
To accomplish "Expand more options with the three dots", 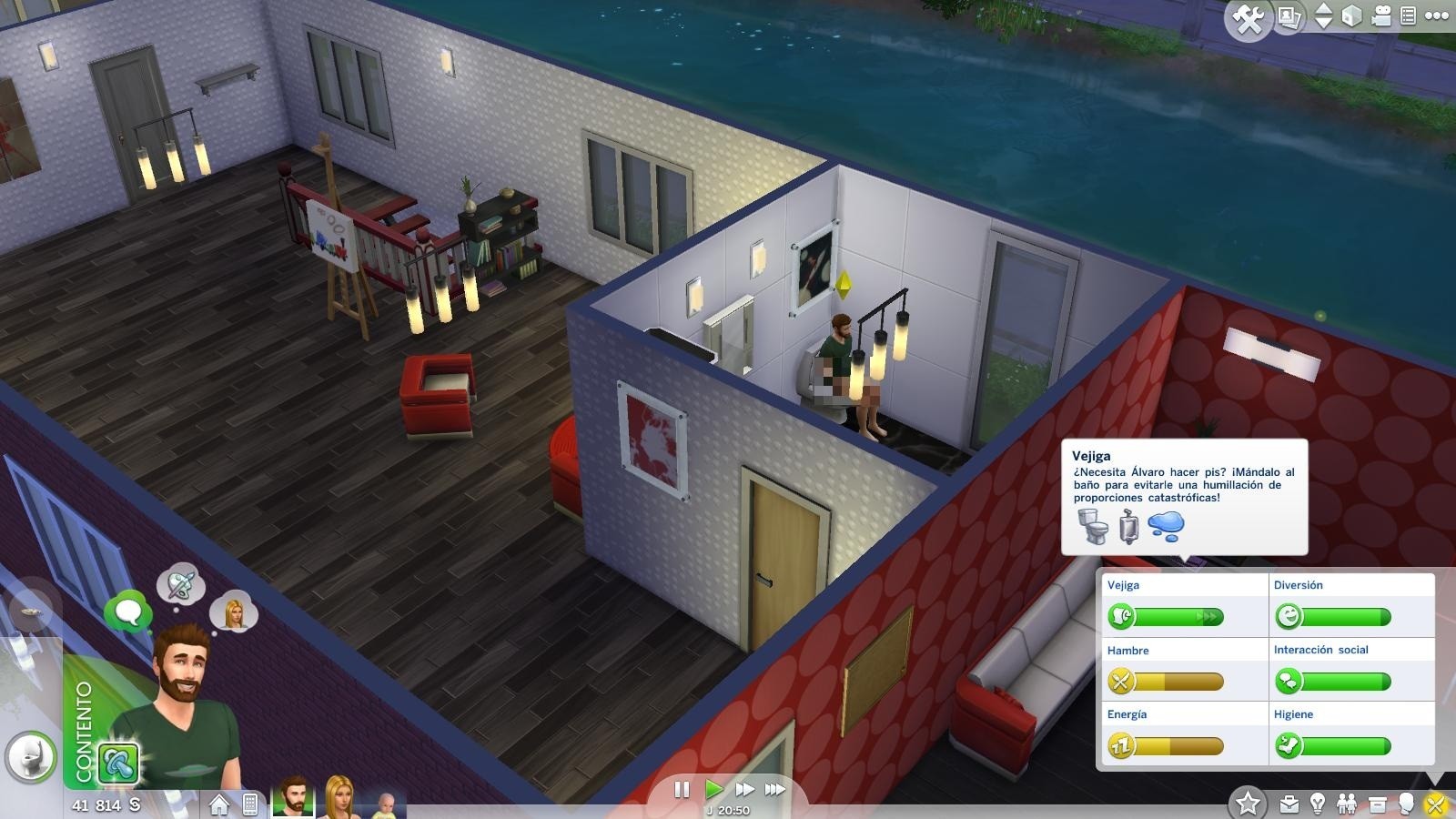I will (1439, 15).
